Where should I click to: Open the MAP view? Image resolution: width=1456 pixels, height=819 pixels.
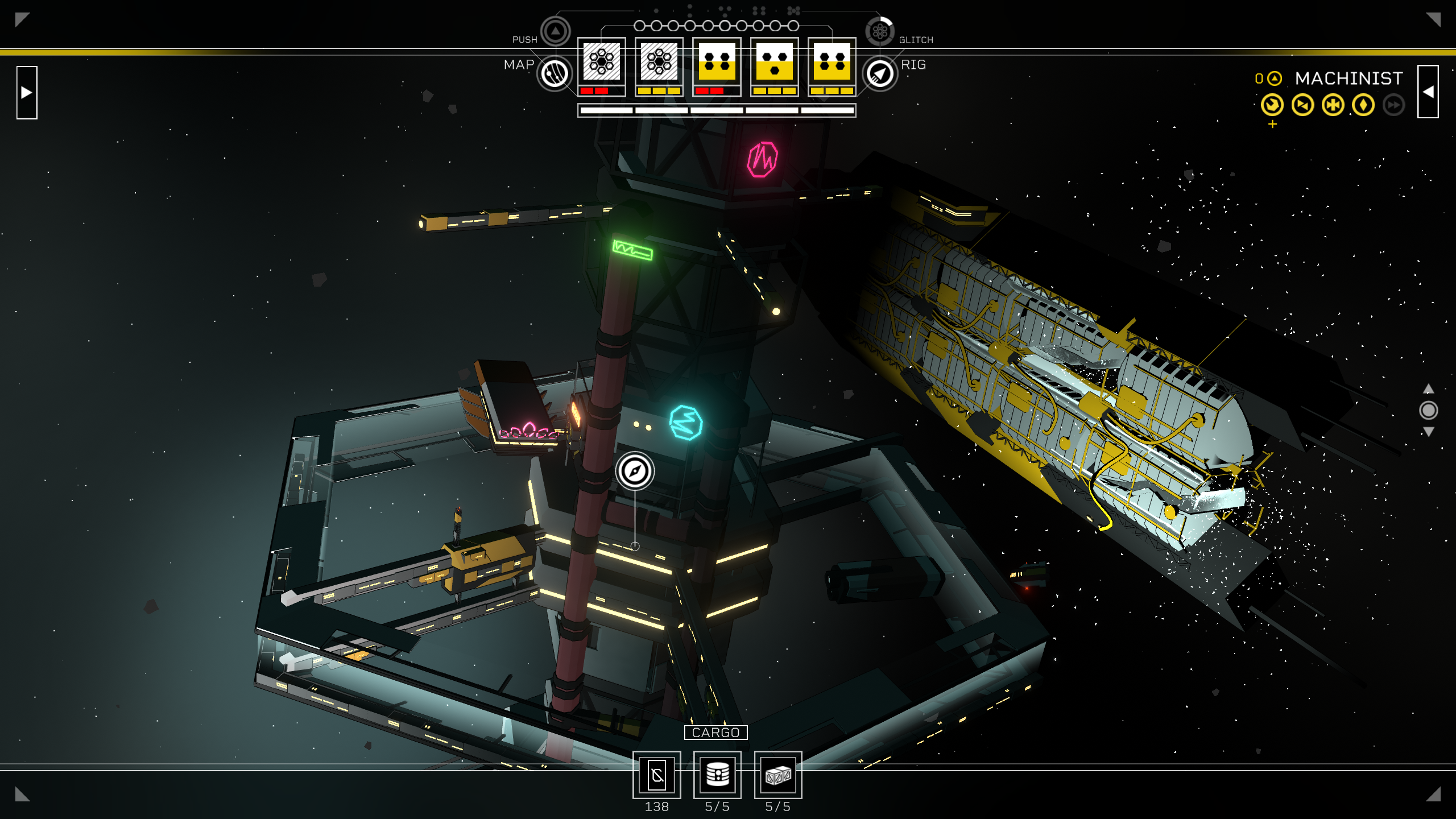555,73
